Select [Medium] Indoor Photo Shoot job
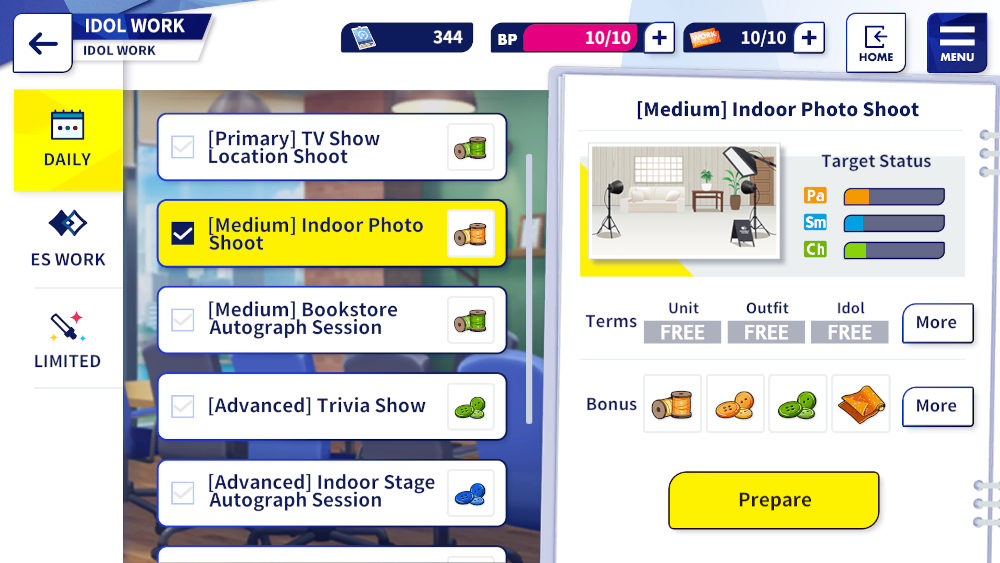The width and height of the screenshot is (1000, 563). click(331, 234)
